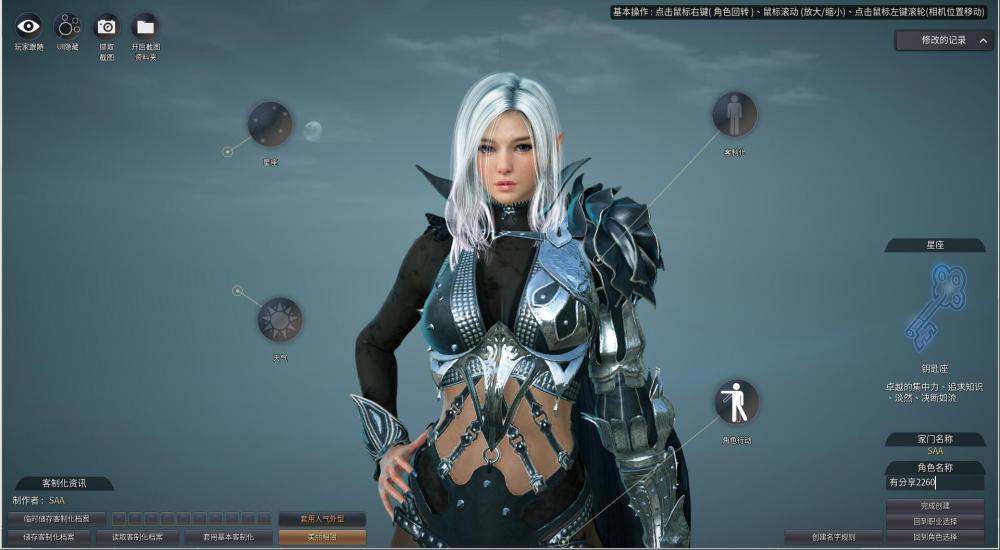Return using the 回到角色选择 button
1000x550 pixels.
point(935,537)
